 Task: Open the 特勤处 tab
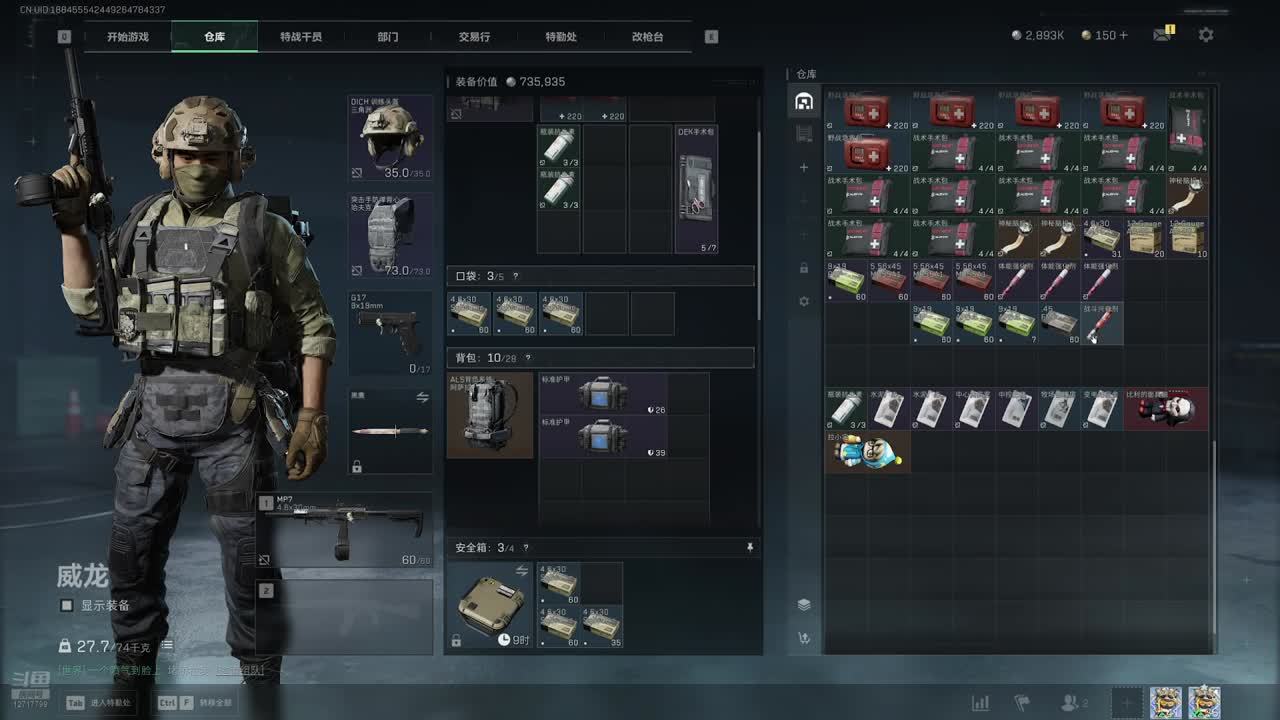[x=561, y=37]
